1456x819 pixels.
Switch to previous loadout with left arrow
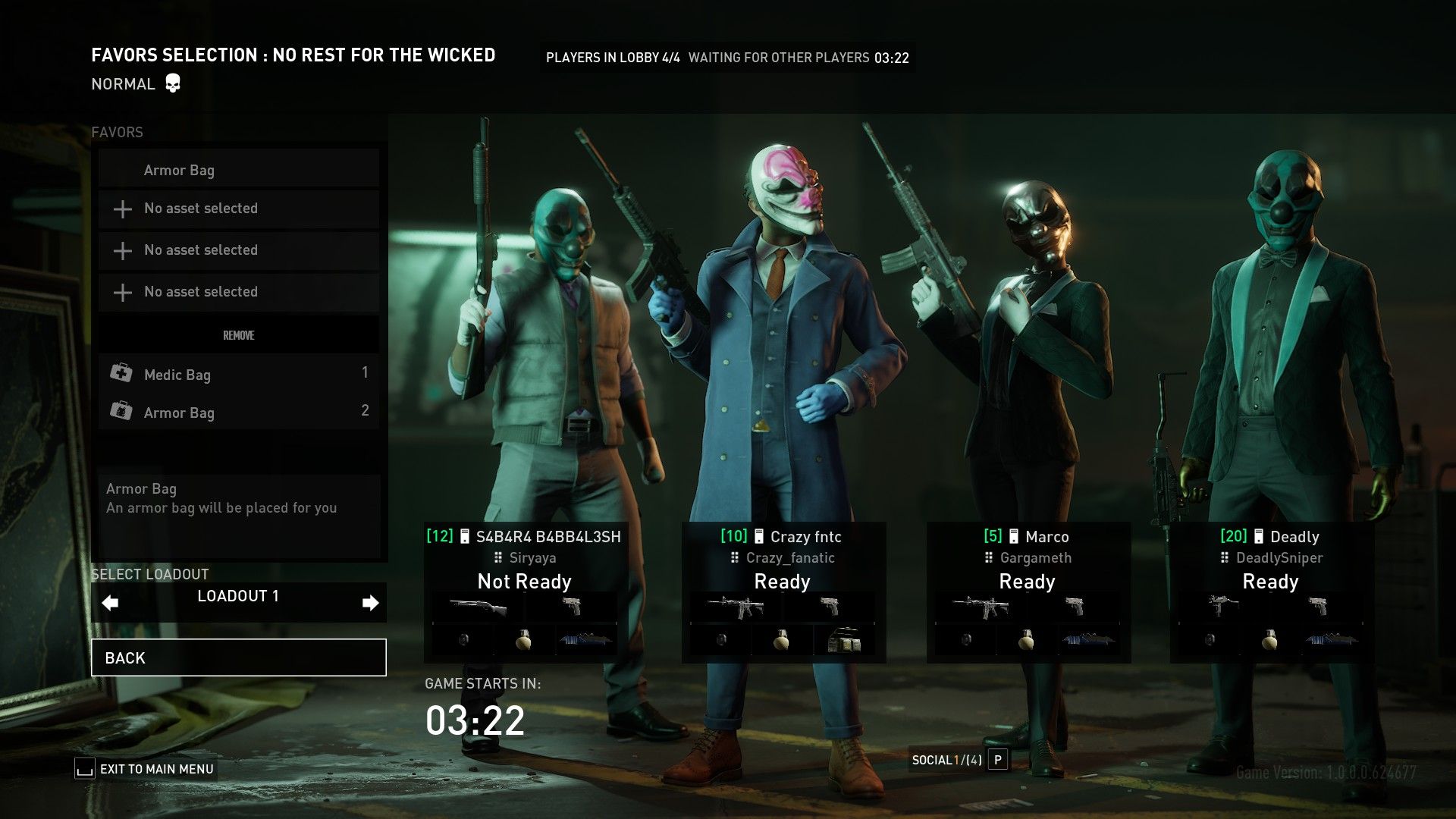[x=111, y=603]
